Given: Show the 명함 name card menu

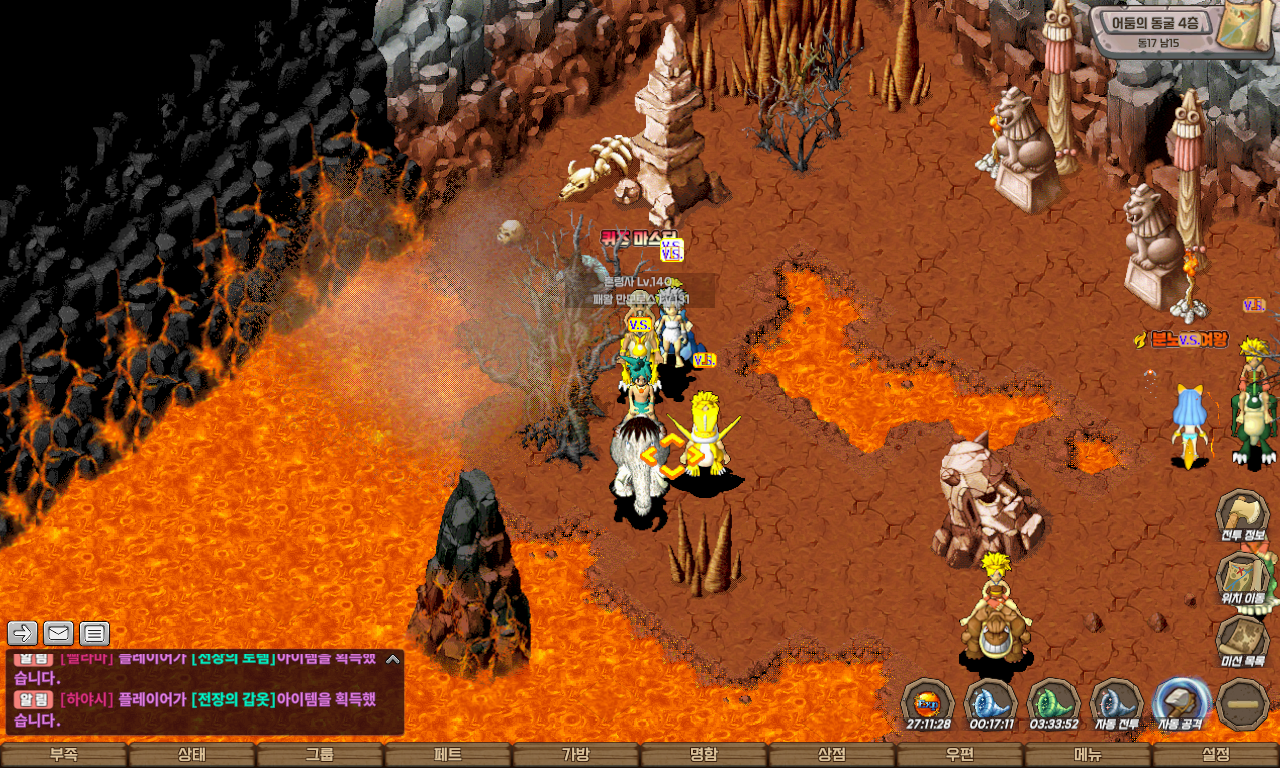Looking at the screenshot, I should [x=703, y=755].
